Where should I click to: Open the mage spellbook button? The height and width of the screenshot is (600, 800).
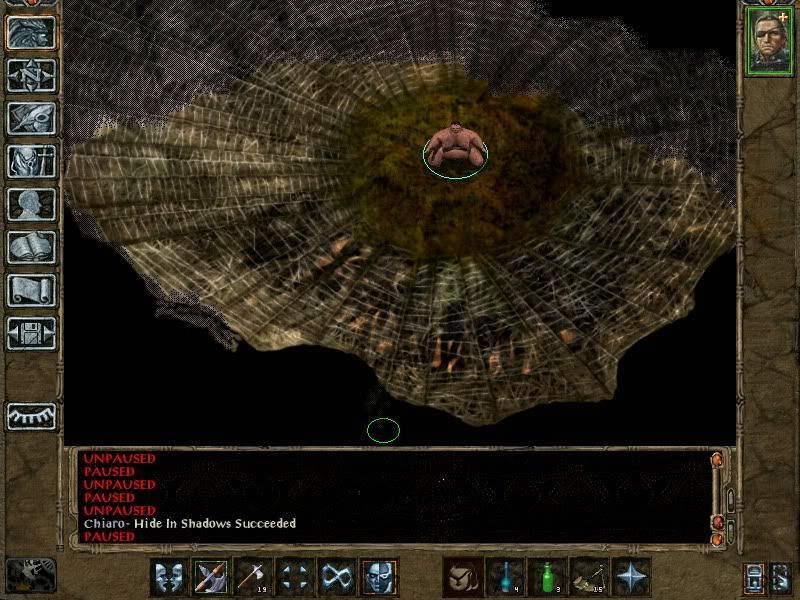click(x=31, y=247)
